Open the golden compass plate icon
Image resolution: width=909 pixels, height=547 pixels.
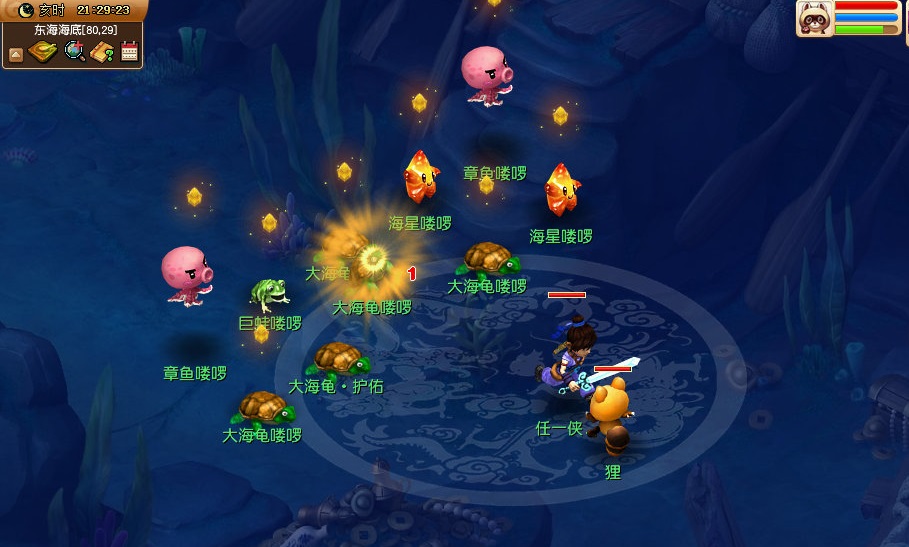[x=43, y=52]
